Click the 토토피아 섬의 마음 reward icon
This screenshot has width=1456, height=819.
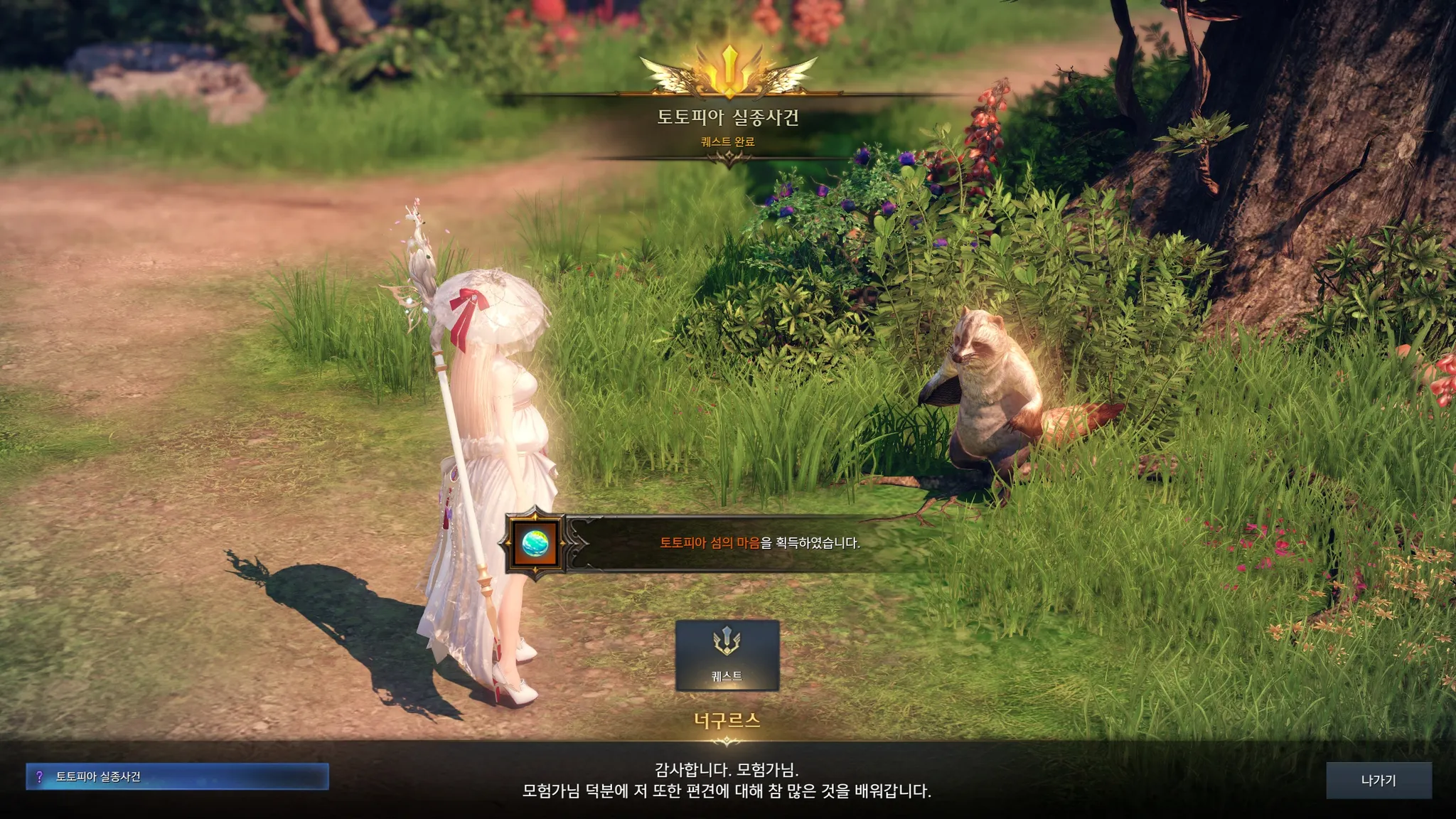click(x=535, y=543)
